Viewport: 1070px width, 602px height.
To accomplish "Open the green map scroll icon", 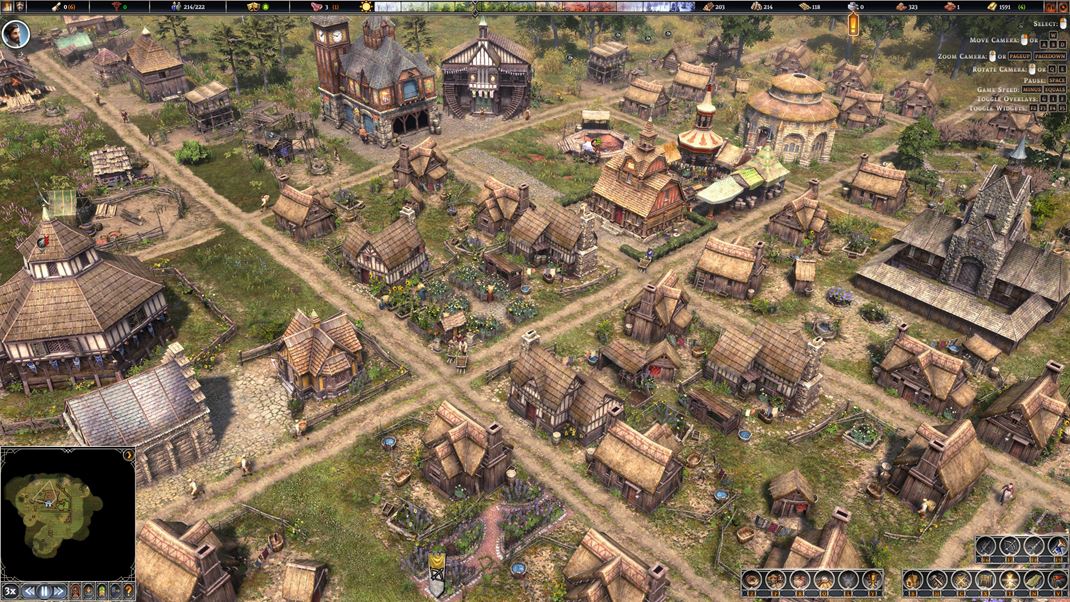I will (x=1033, y=579).
